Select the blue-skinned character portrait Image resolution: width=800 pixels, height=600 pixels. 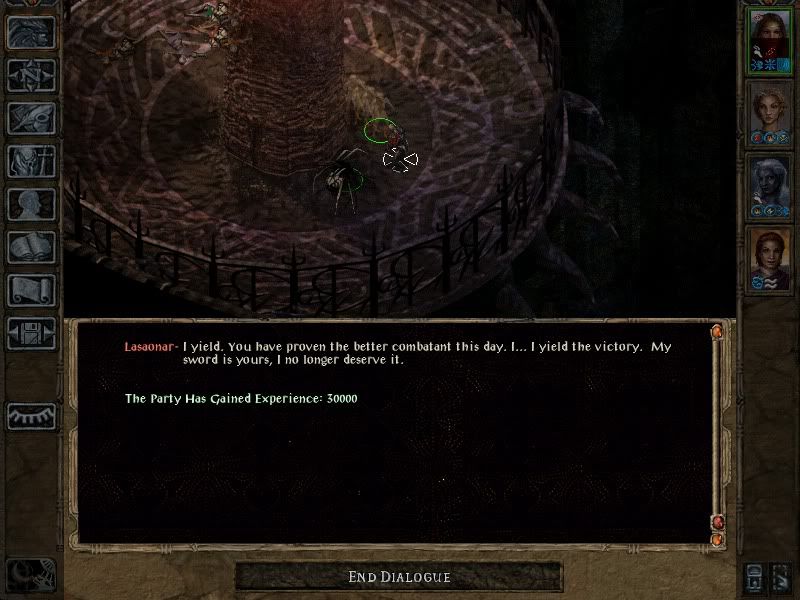click(771, 188)
